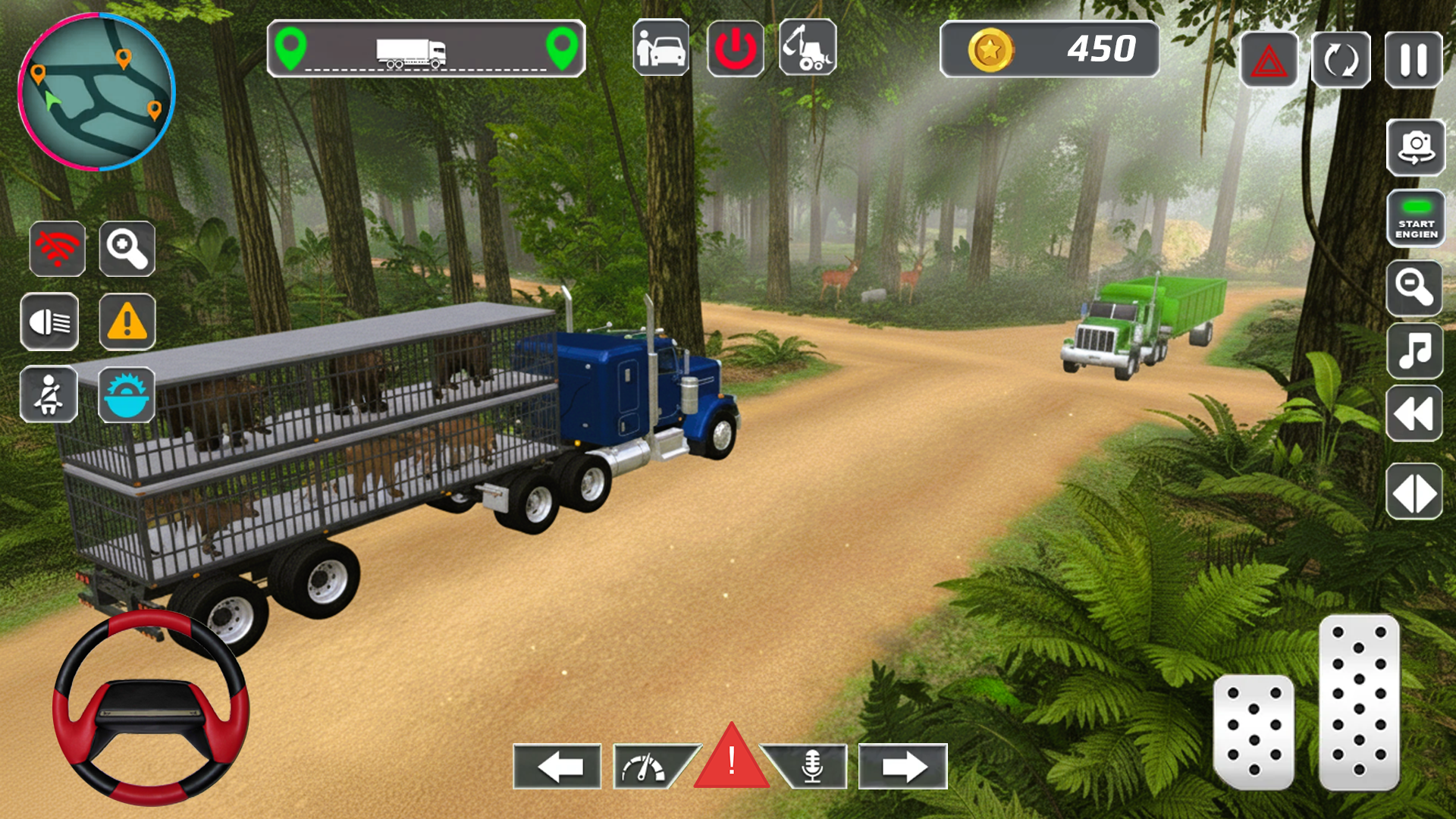Toggle the Start Engine button
Viewport: 1456px width, 819px height.
[x=1415, y=218]
